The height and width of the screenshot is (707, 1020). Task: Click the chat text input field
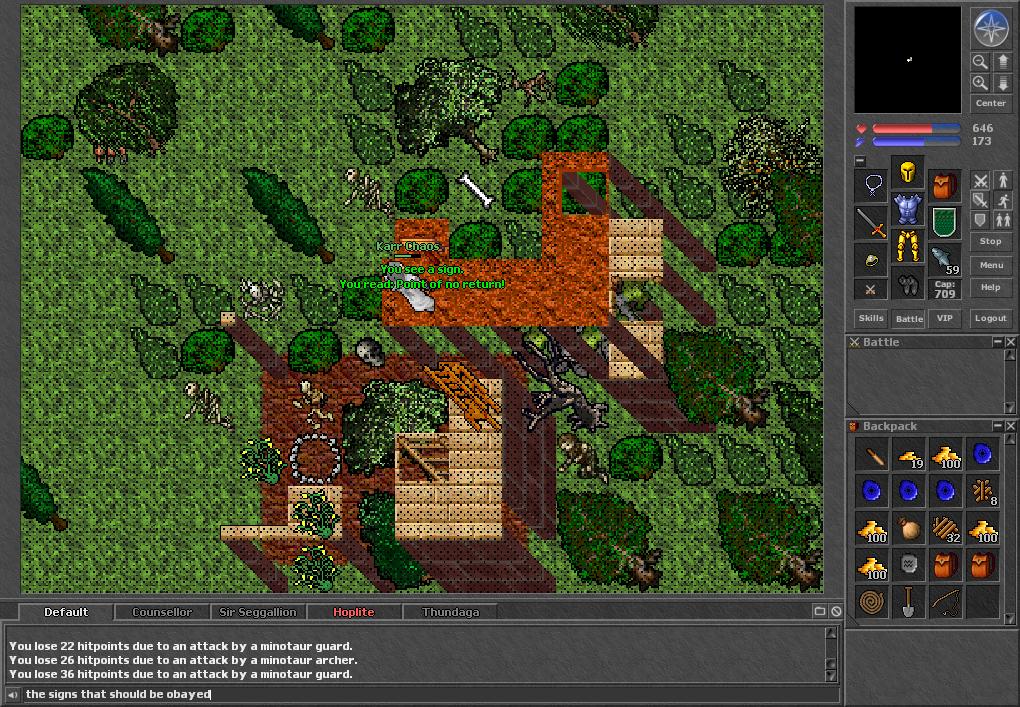point(420,694)
